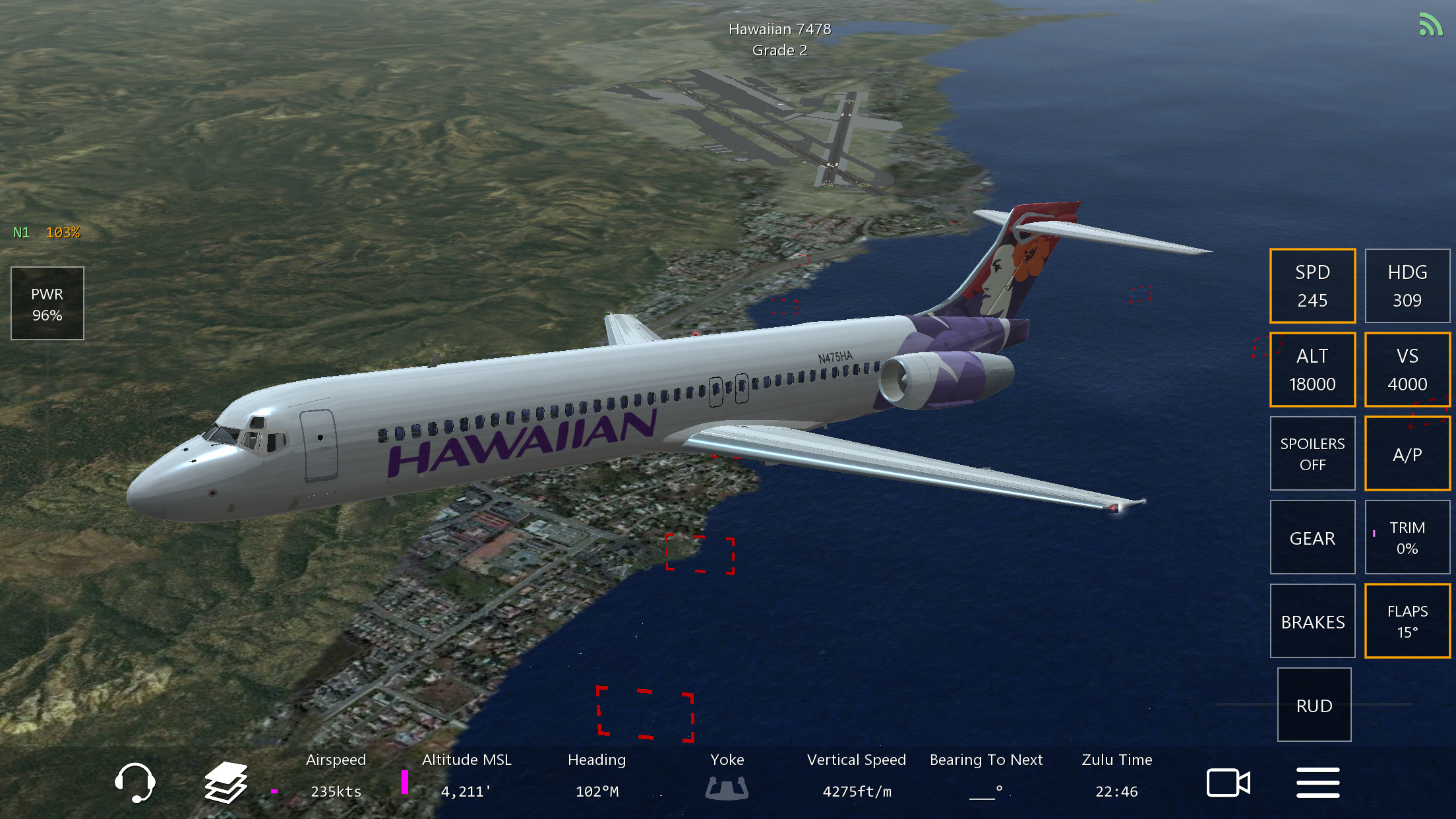This screenshot has width=1456, height=819.
Task: Switch camera view with the camera icon
Action: 1228,783
